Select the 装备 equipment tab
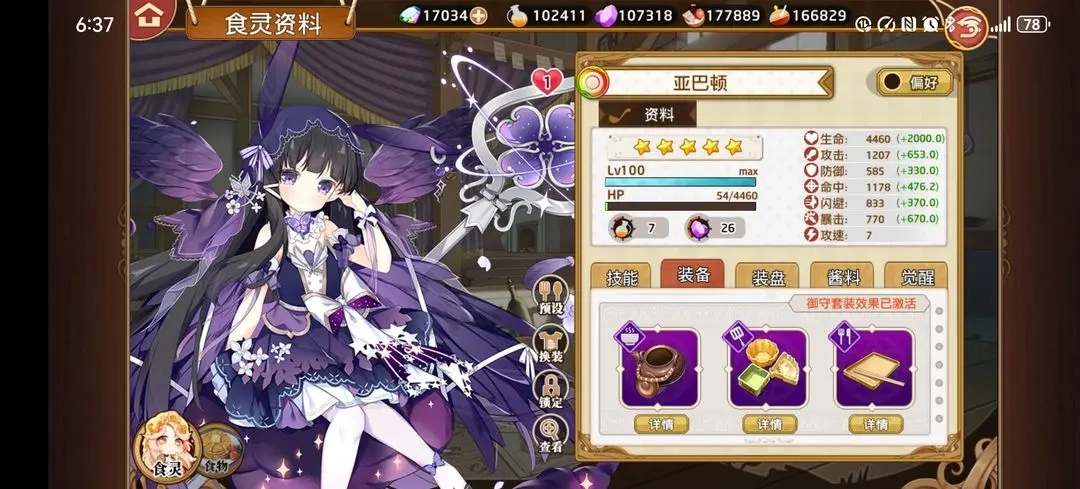Image resolution: width=1080 pixels, height=489 pixels. click(x=693, y=275)
